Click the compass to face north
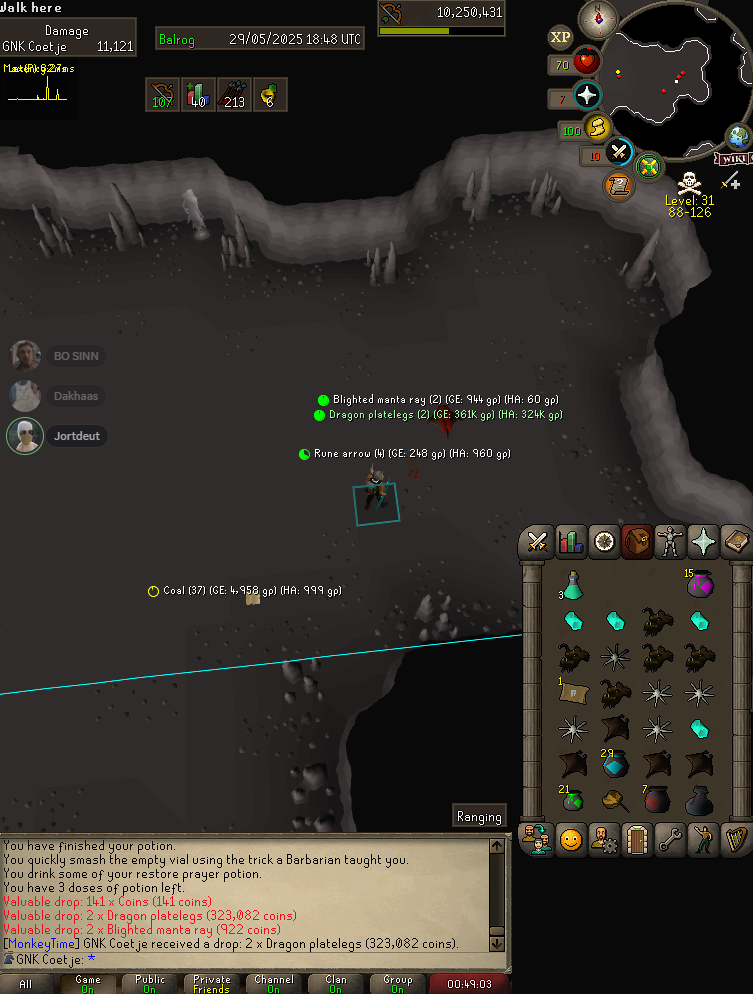The width and height of the screenshot is (753, 994). click(x=599, y=18)
